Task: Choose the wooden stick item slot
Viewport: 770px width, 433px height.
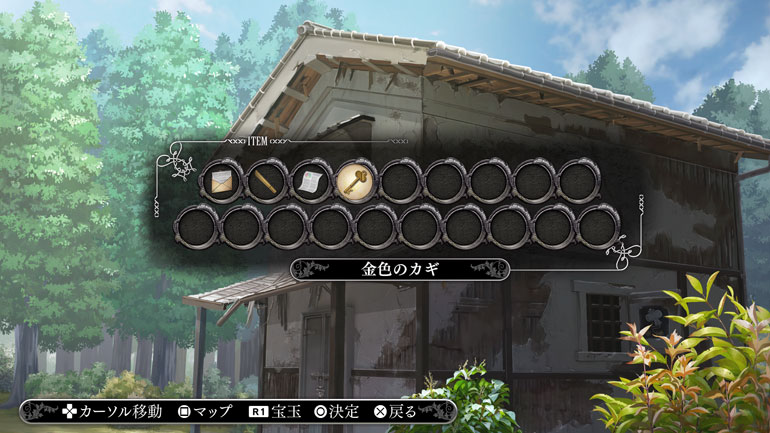Action: [266, 182]
